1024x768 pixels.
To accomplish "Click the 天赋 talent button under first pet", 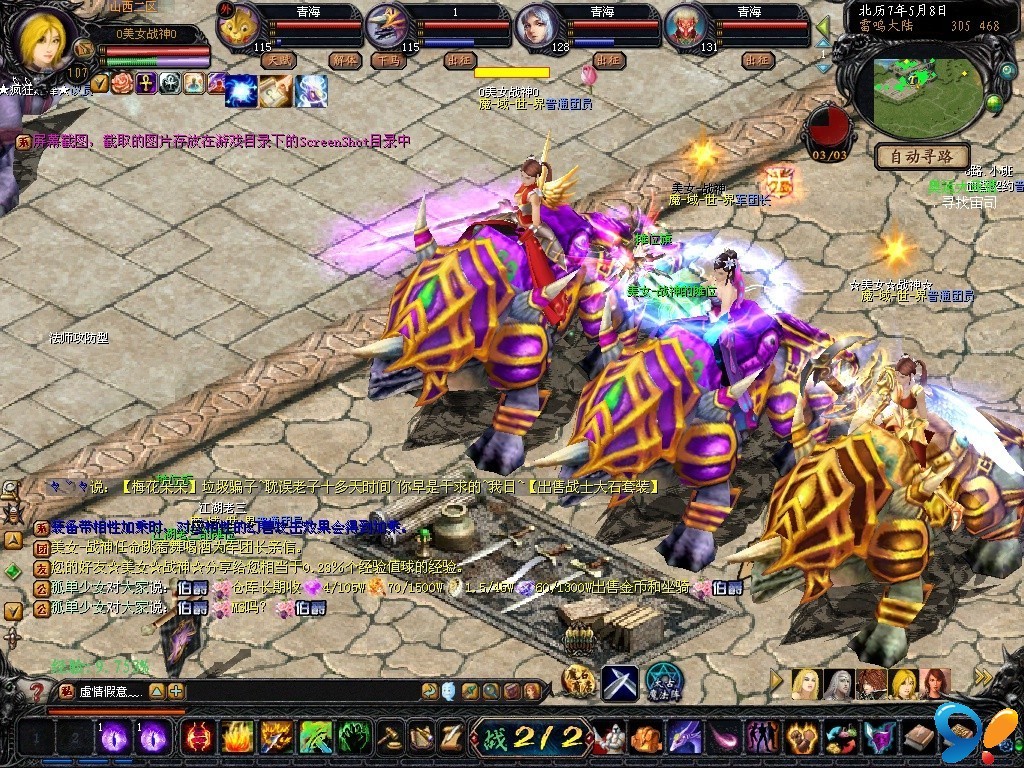I will point(279,60).
